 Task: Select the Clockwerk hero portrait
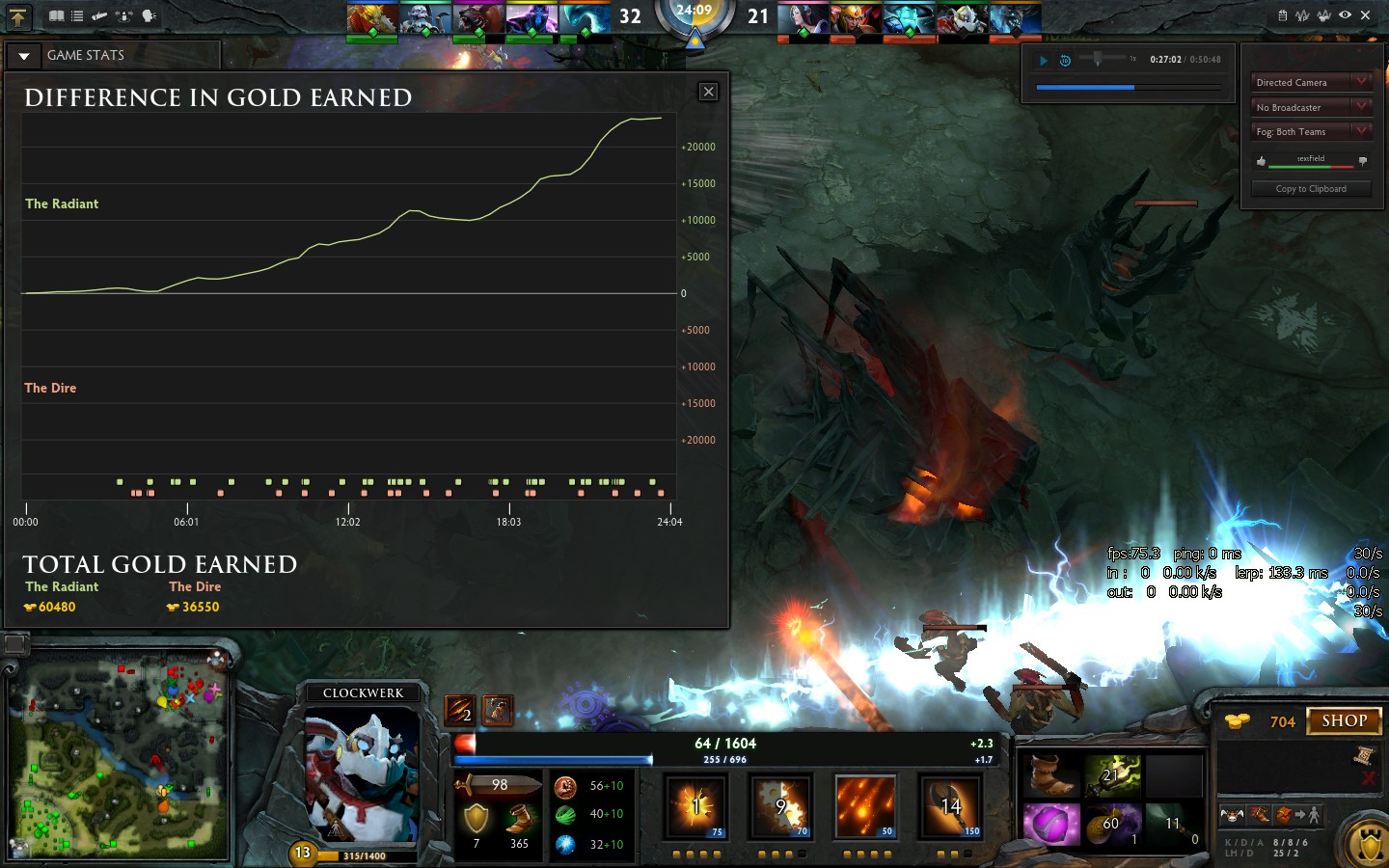click(x=362, y=772)
